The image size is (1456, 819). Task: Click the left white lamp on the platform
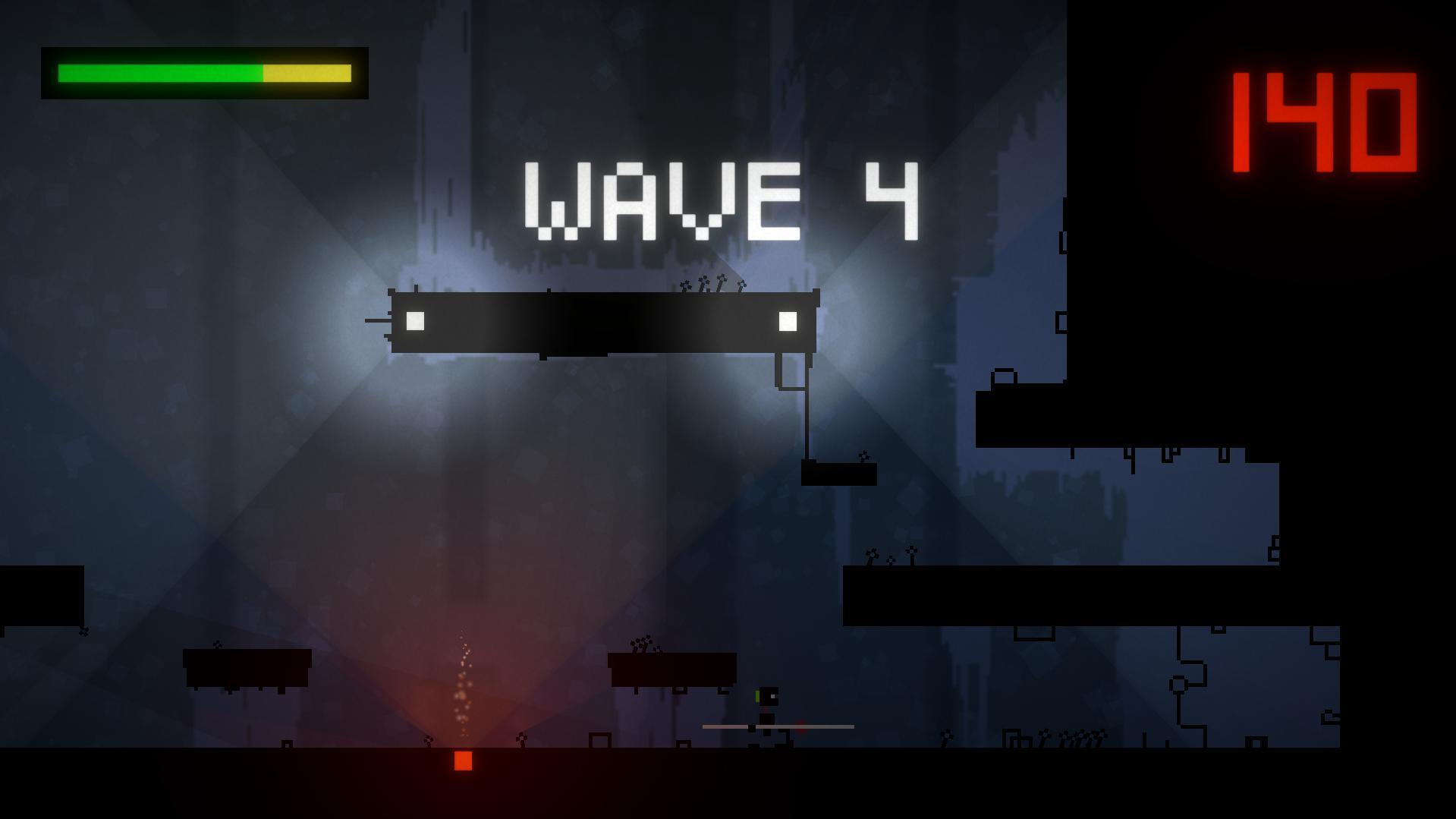(x=414, y=321)
